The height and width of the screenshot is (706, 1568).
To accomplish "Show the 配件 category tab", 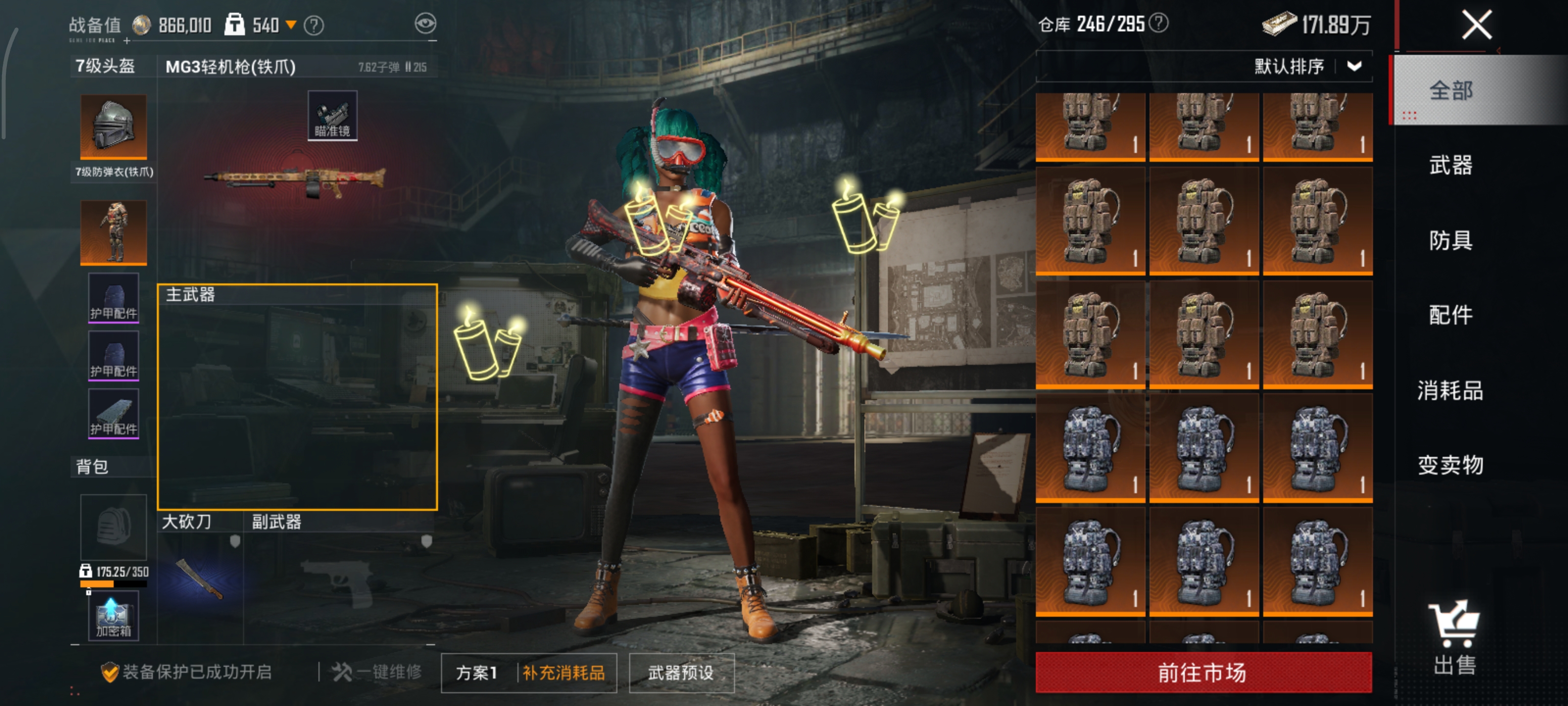I will 1450,315.
